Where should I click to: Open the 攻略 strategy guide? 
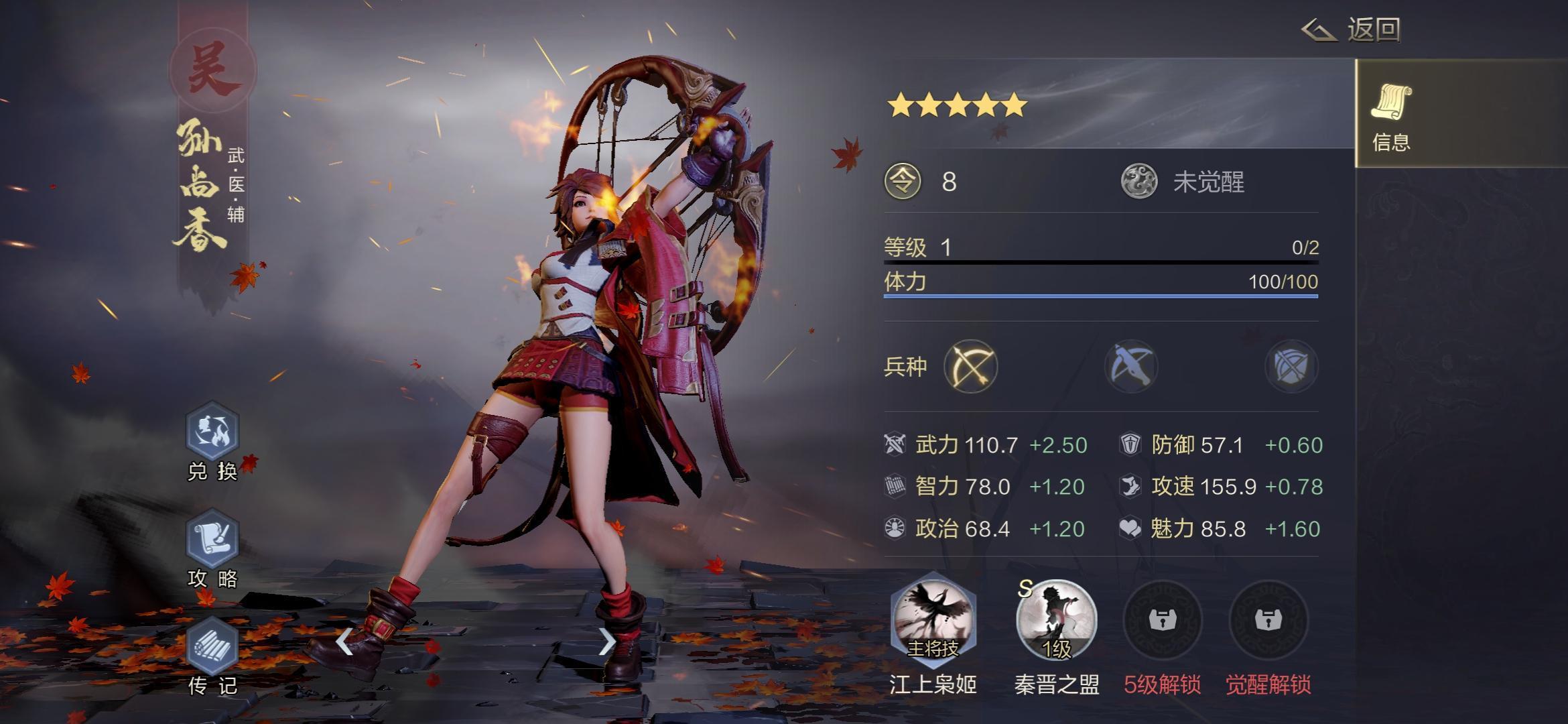tap(212, 540)
